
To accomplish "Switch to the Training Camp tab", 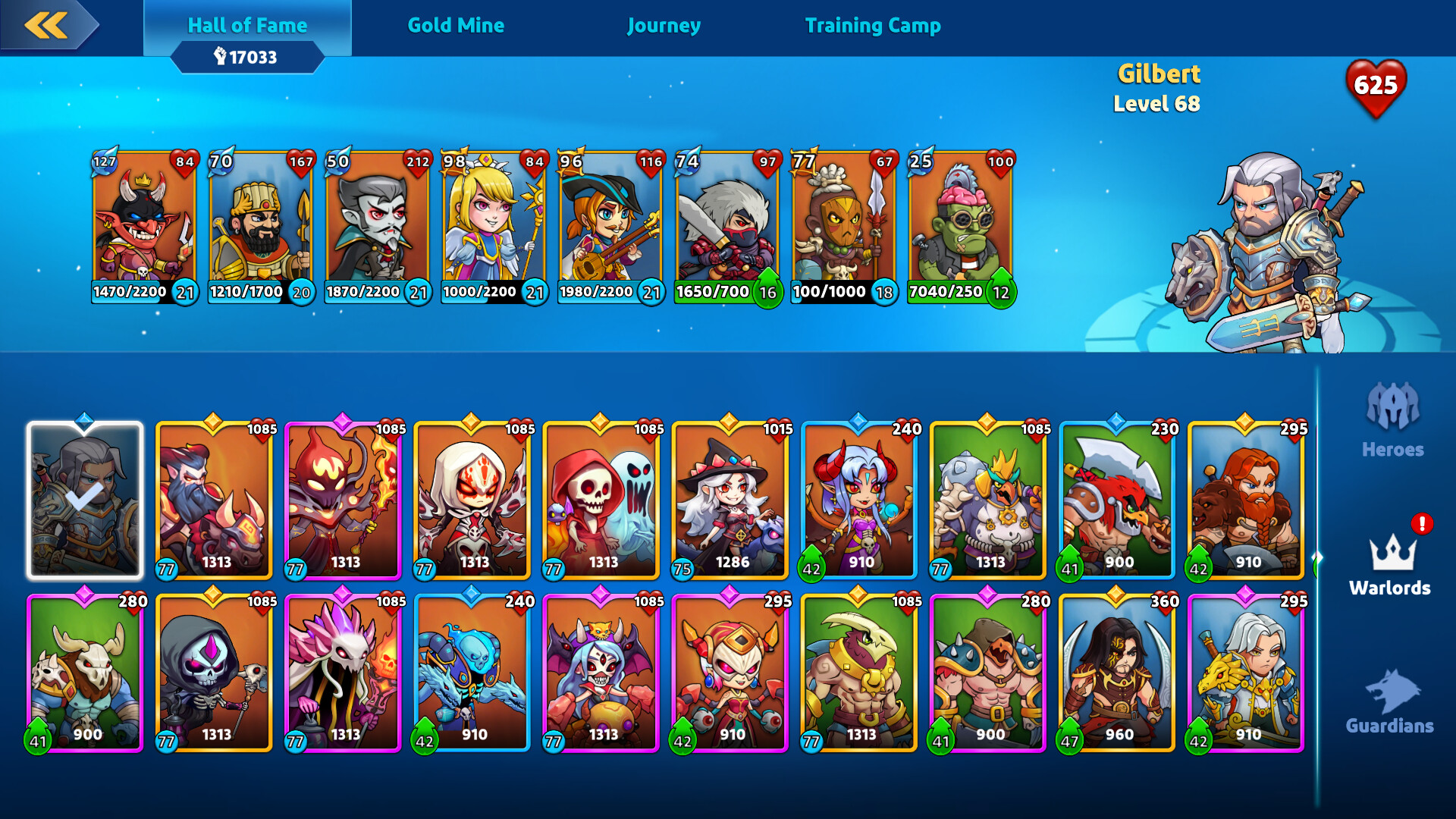I will pos(874,25).
